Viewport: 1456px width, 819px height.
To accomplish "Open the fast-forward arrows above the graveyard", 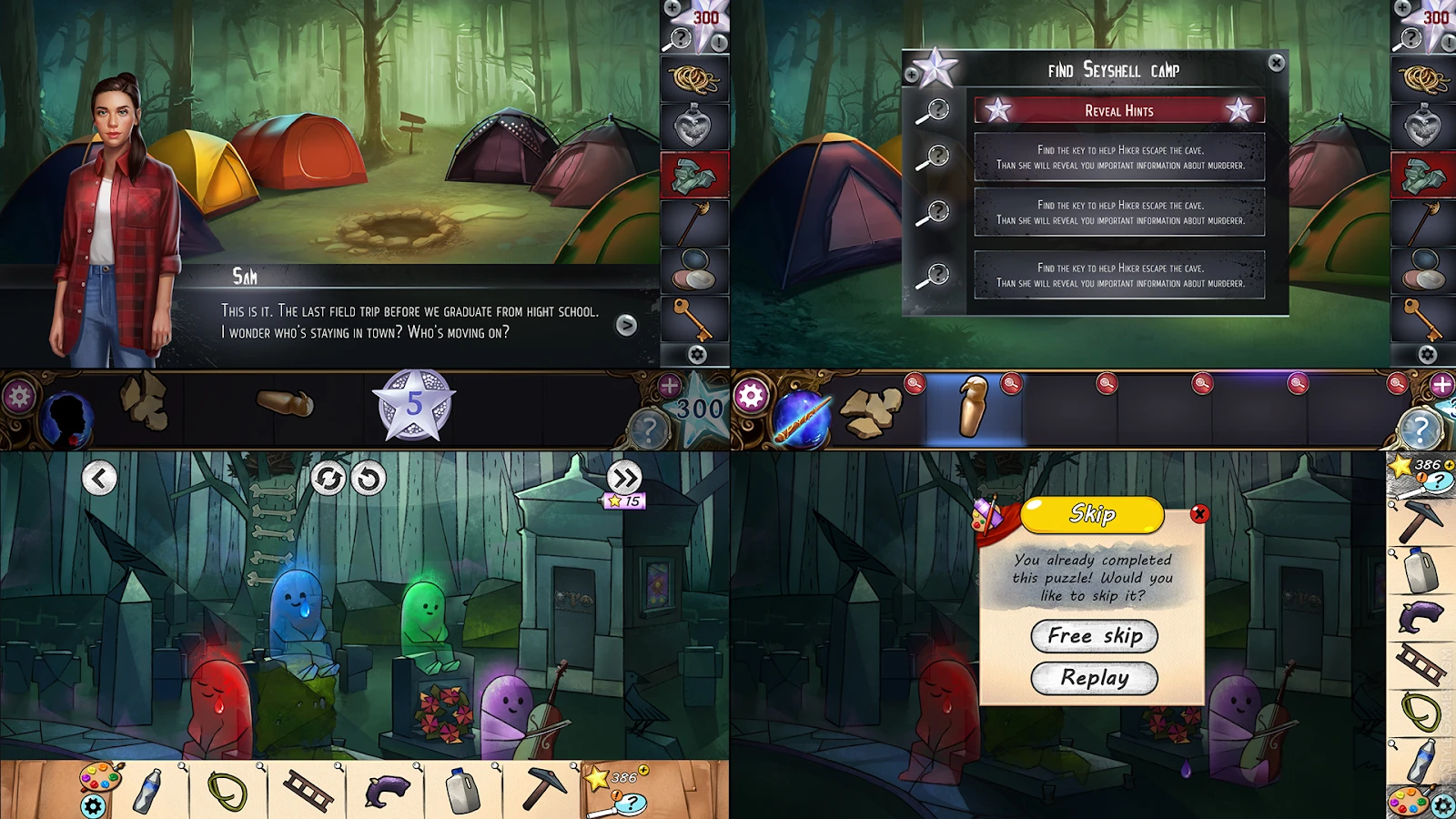I will point(624,477).
